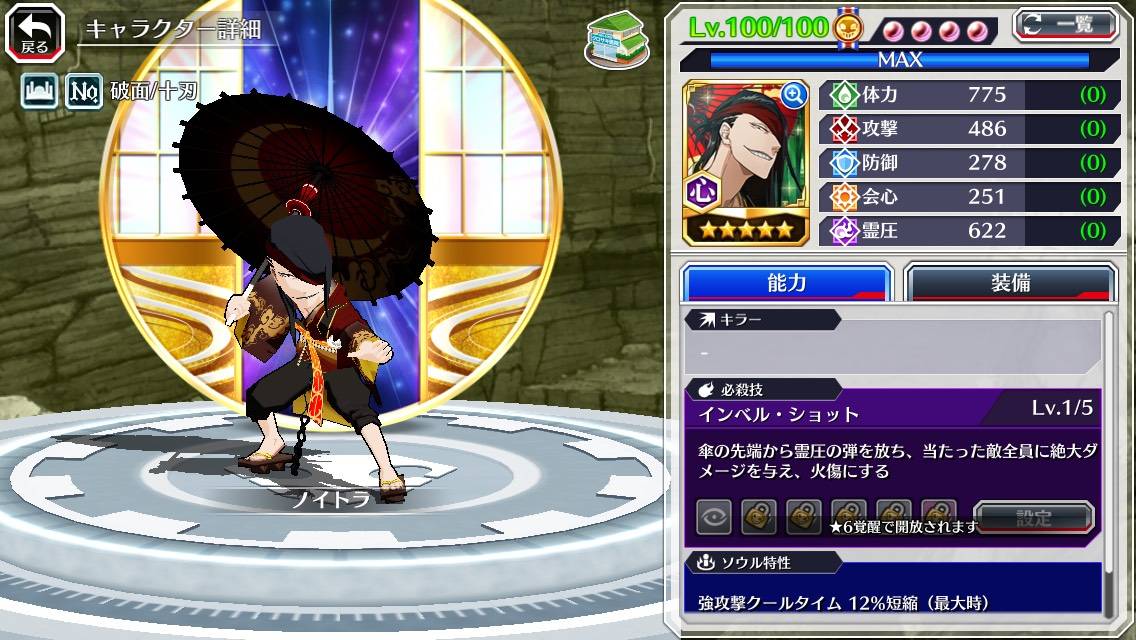Enlarge the character portrait with the magnifier

[795, 95]
